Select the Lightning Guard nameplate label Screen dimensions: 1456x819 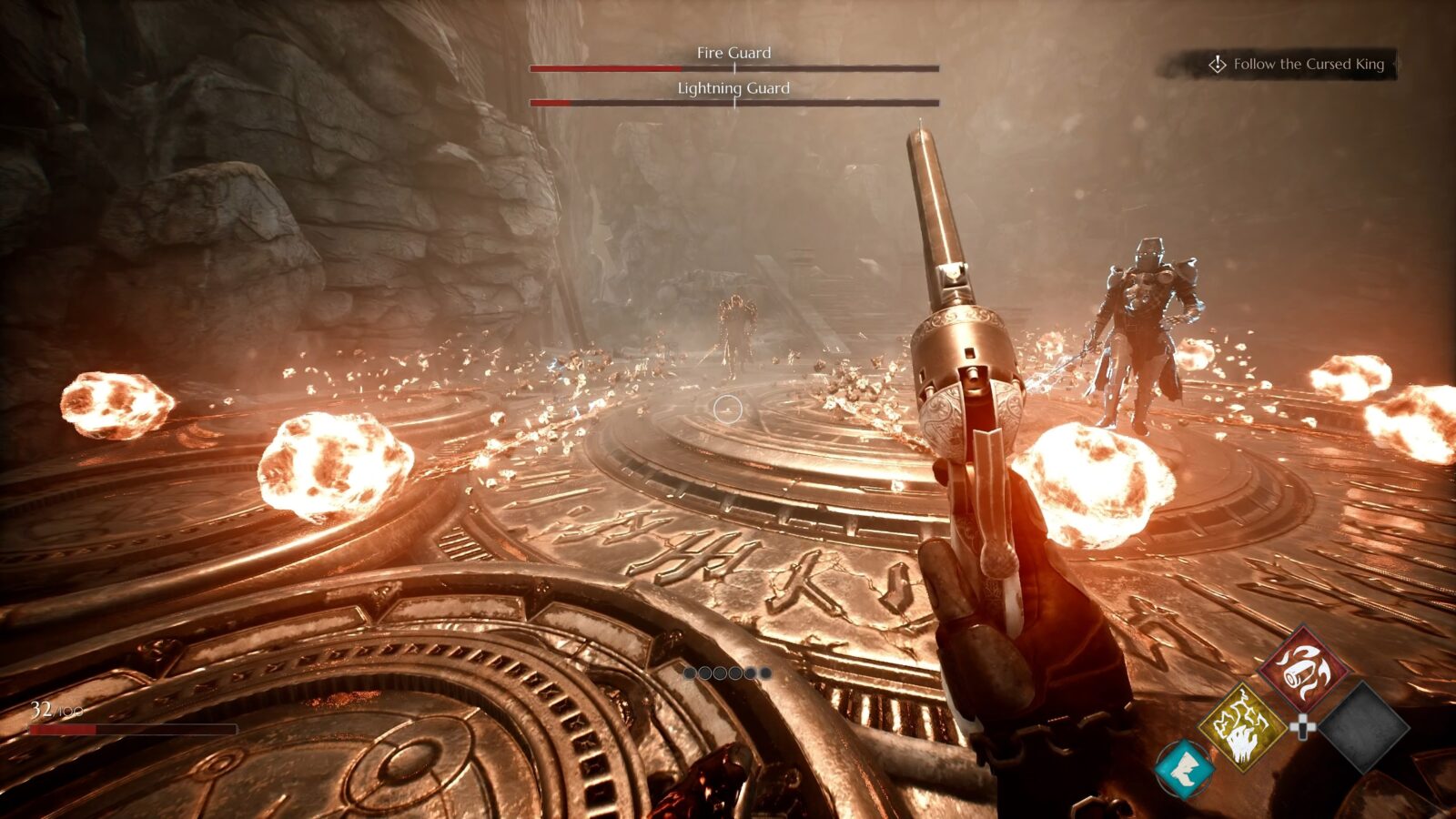tap(732, 90)
